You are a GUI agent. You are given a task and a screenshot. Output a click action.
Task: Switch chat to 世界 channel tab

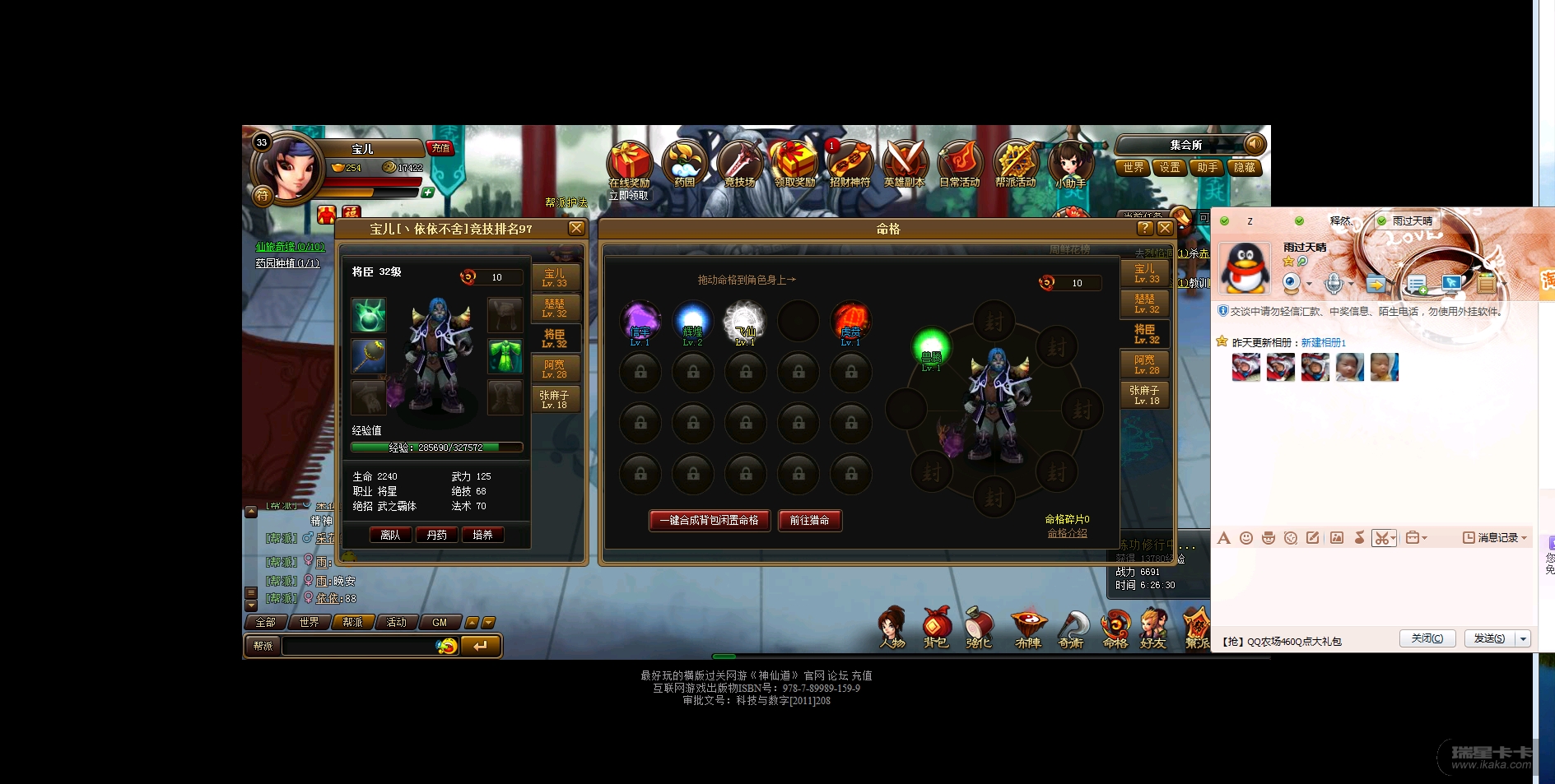309,622
